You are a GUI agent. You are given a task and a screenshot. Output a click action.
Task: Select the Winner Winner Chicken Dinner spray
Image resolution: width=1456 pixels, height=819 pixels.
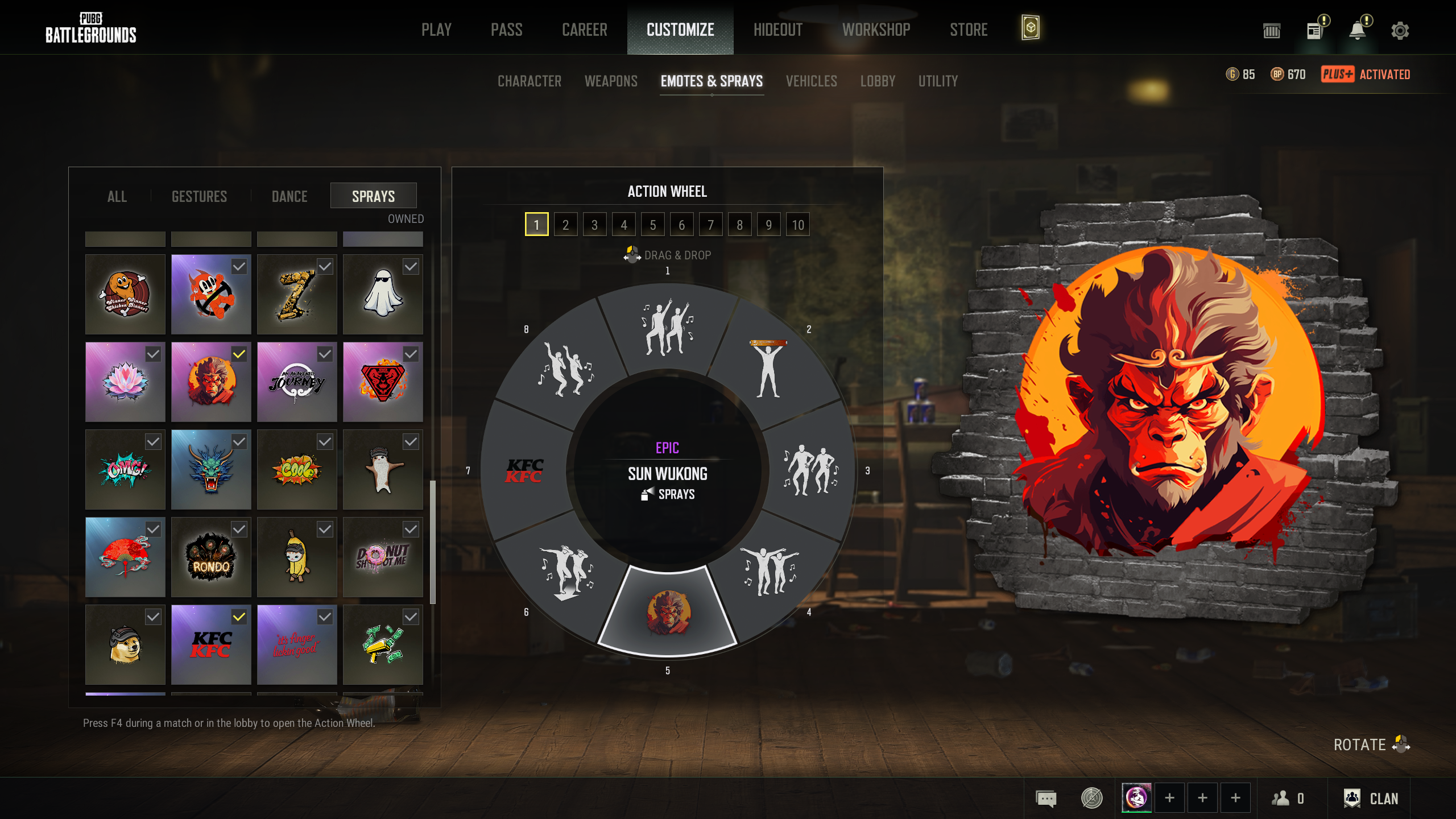tap(125, 294)
